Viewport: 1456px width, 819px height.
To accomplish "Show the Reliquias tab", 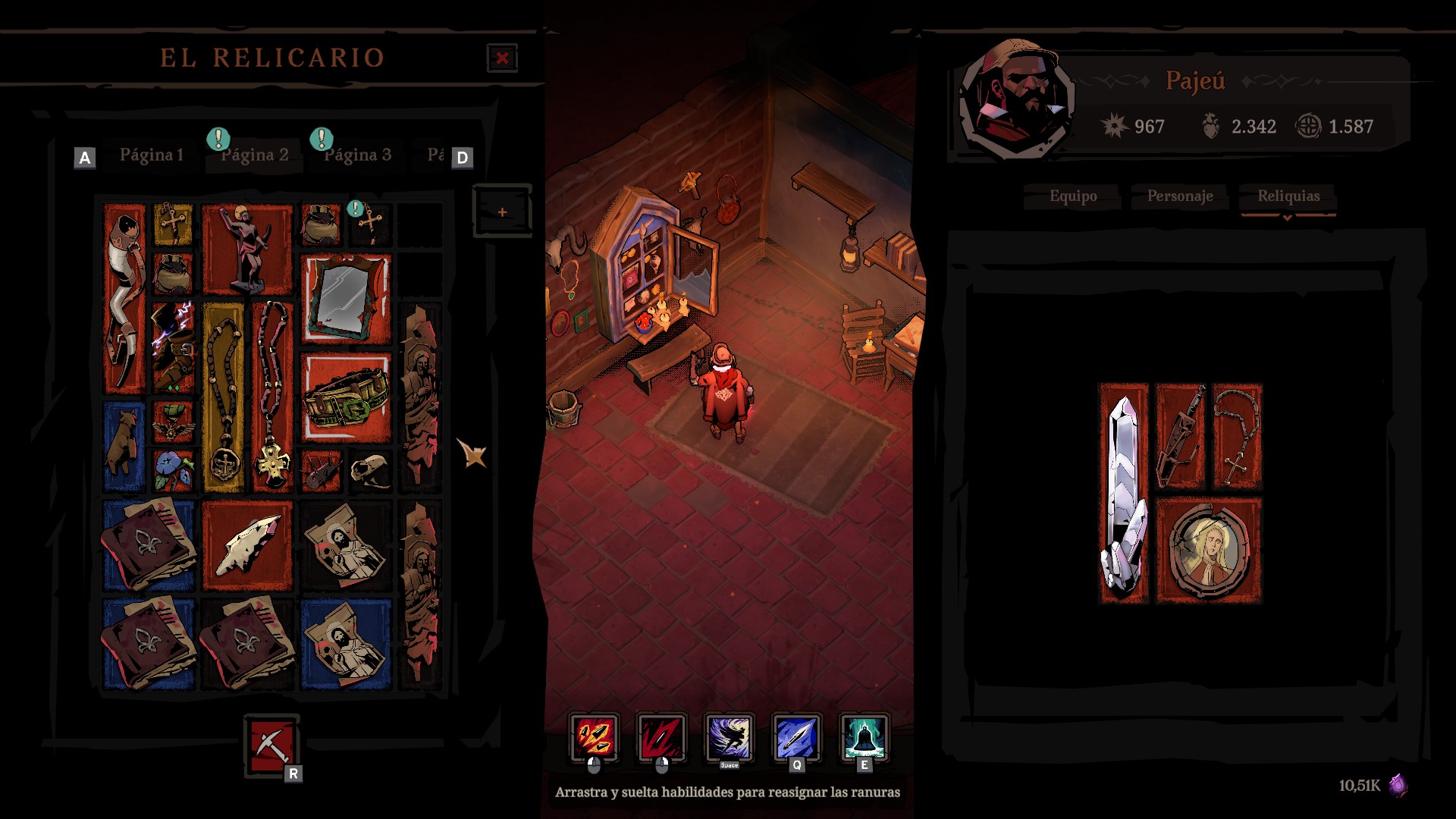I will (1288, 196).
